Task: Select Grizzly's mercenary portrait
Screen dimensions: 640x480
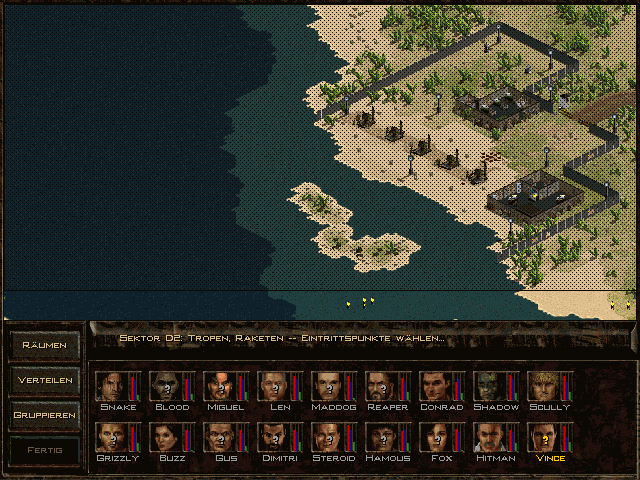Action: coord(112,437)
